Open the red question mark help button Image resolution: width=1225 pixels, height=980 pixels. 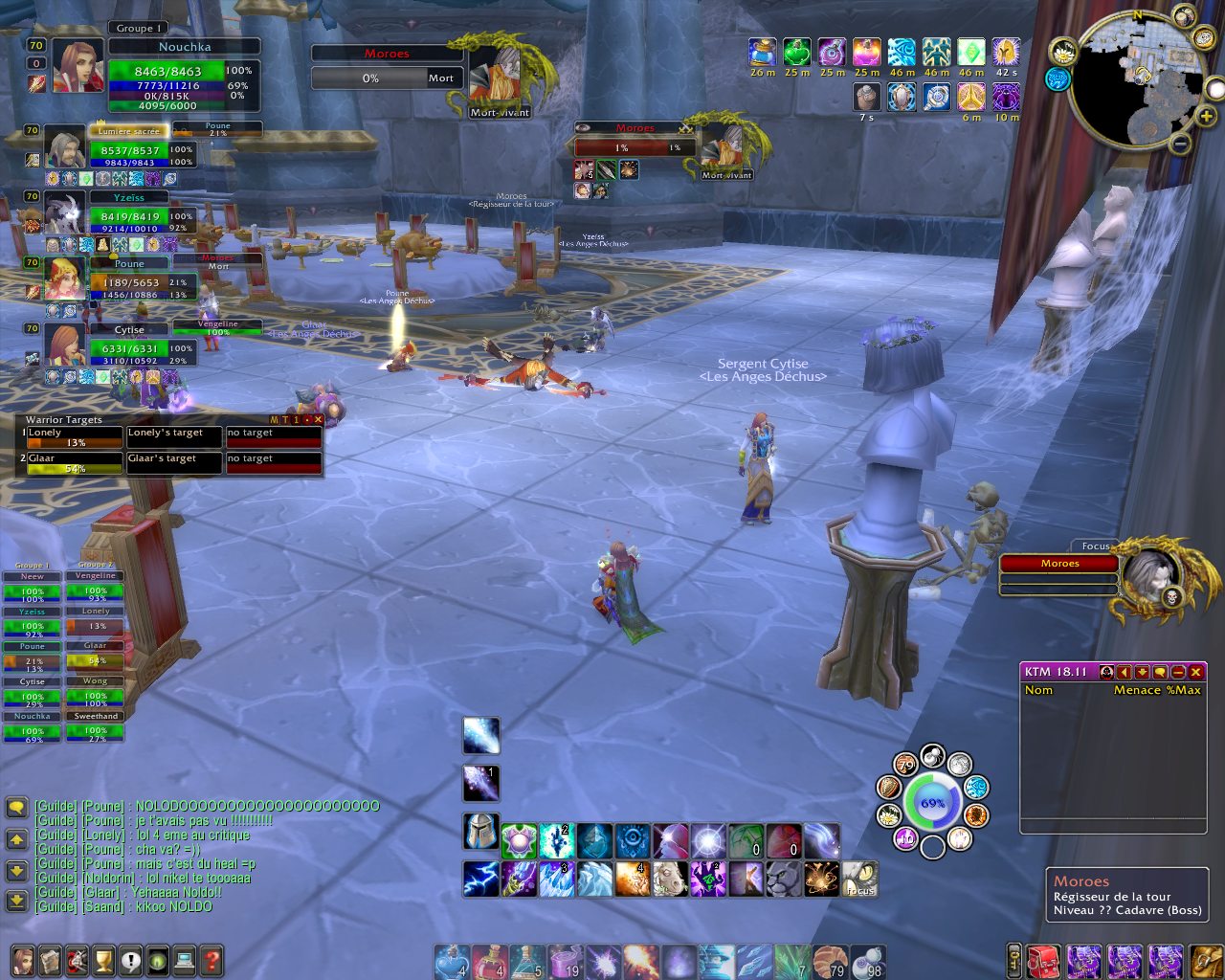[212, 959]
